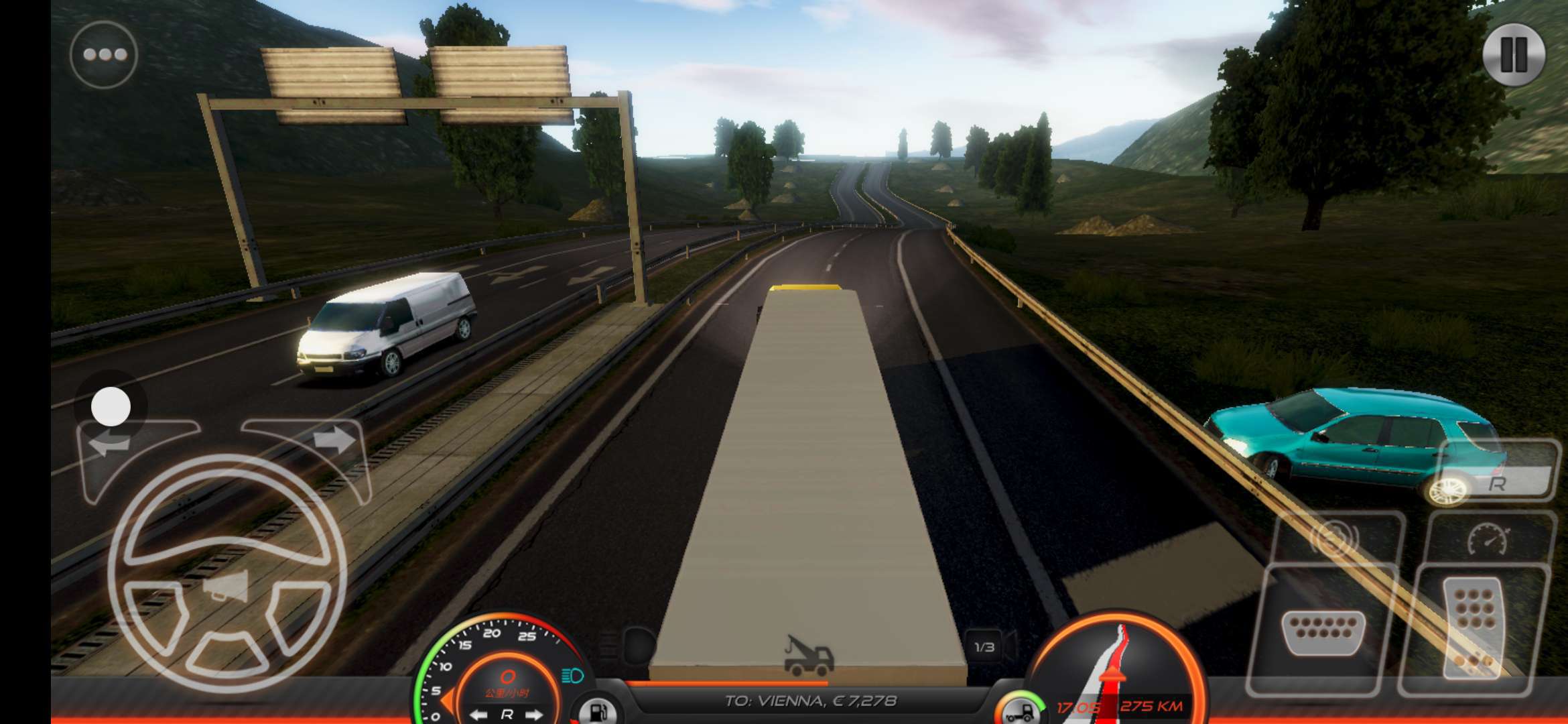The height and width of the screenshot is (724, 1568).
Task: Shift gear using the dashboard left arrow
Action: click(478, 715)
